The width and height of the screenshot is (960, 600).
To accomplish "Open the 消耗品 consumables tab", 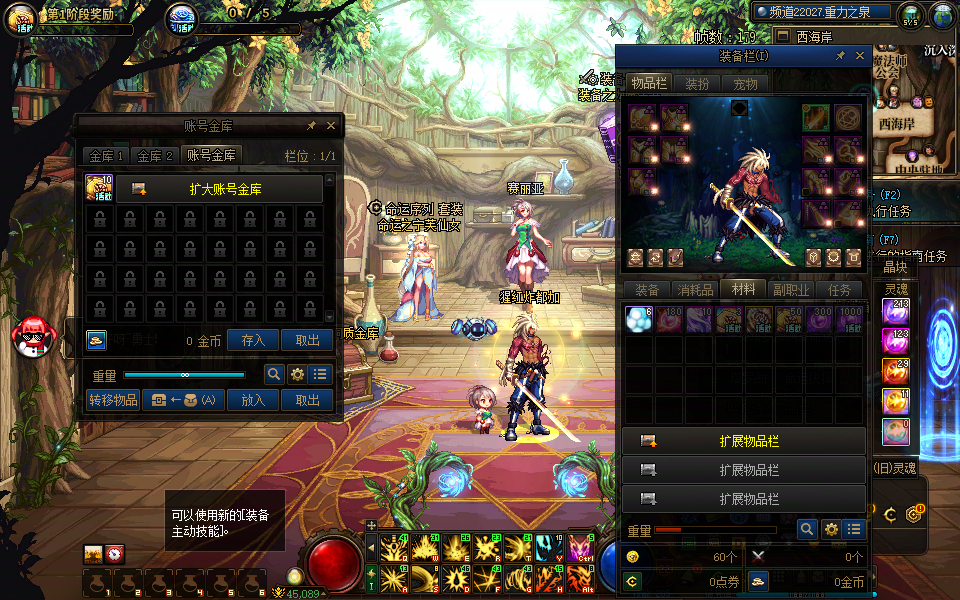I will 695,290.
